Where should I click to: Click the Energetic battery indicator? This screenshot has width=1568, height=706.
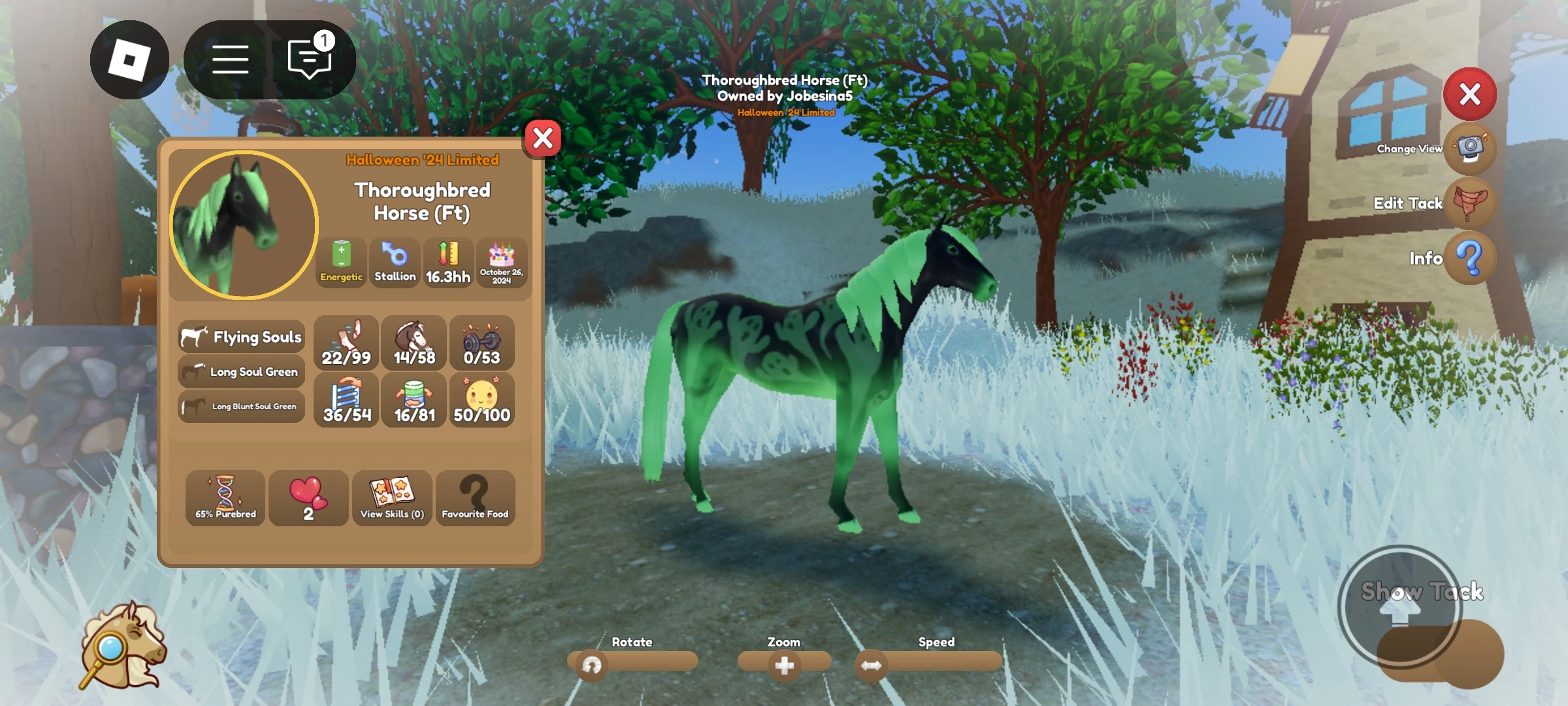[x=340, y=261]
